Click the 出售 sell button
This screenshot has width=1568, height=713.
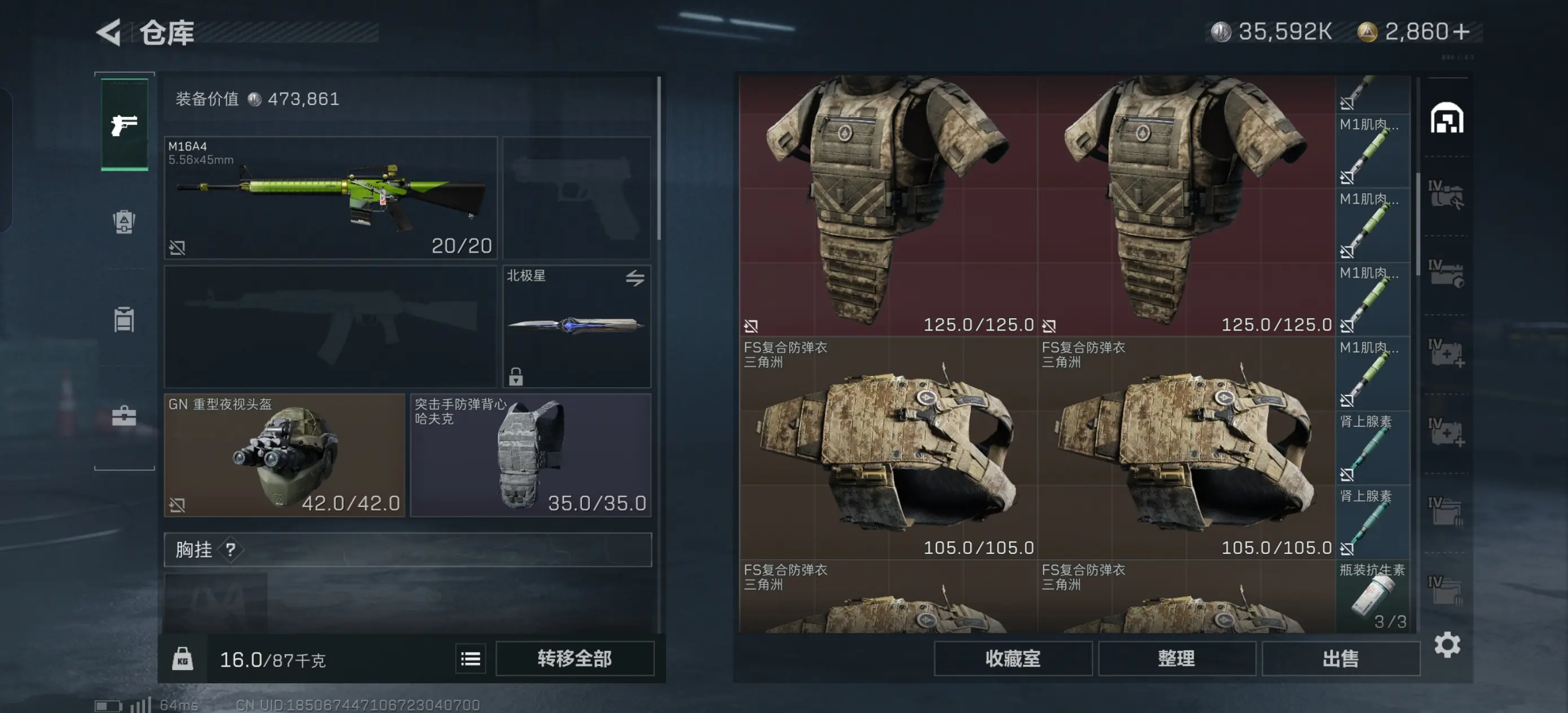coord(1340,658)
